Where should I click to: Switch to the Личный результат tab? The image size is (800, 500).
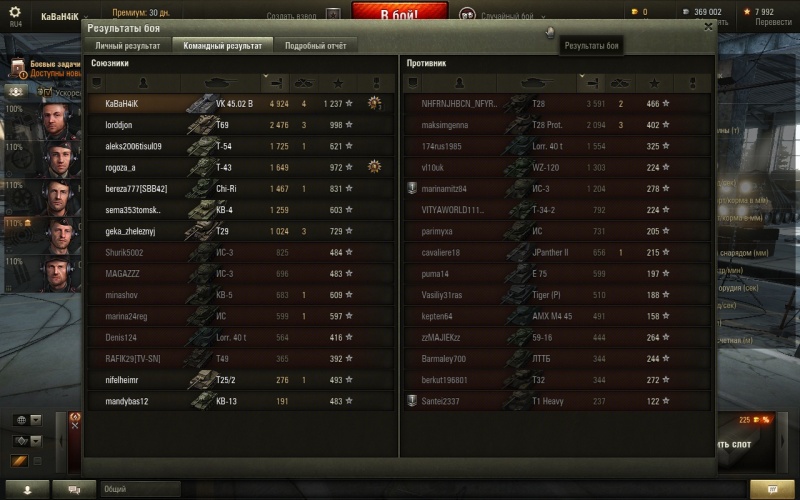click(127, 46)
